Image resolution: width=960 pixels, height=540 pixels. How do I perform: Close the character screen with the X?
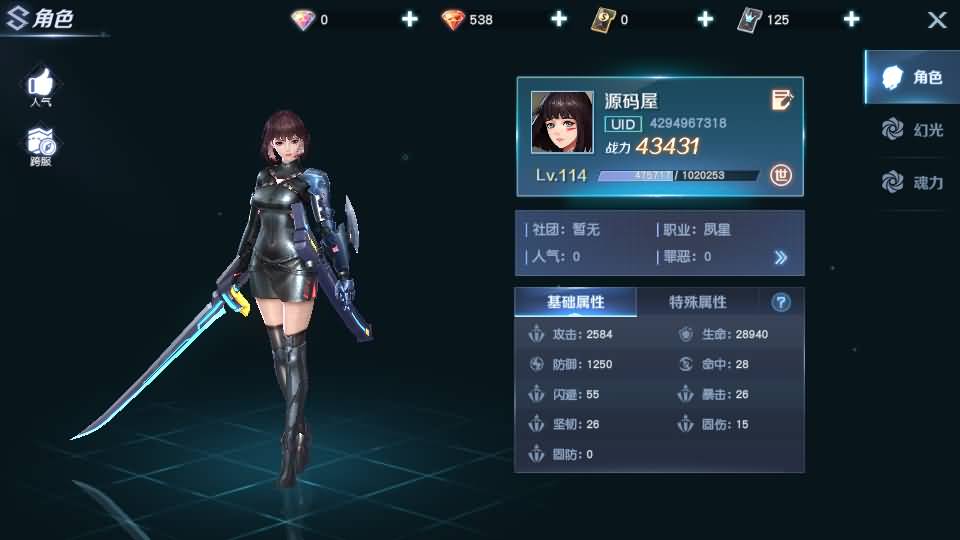click(936, 20)
